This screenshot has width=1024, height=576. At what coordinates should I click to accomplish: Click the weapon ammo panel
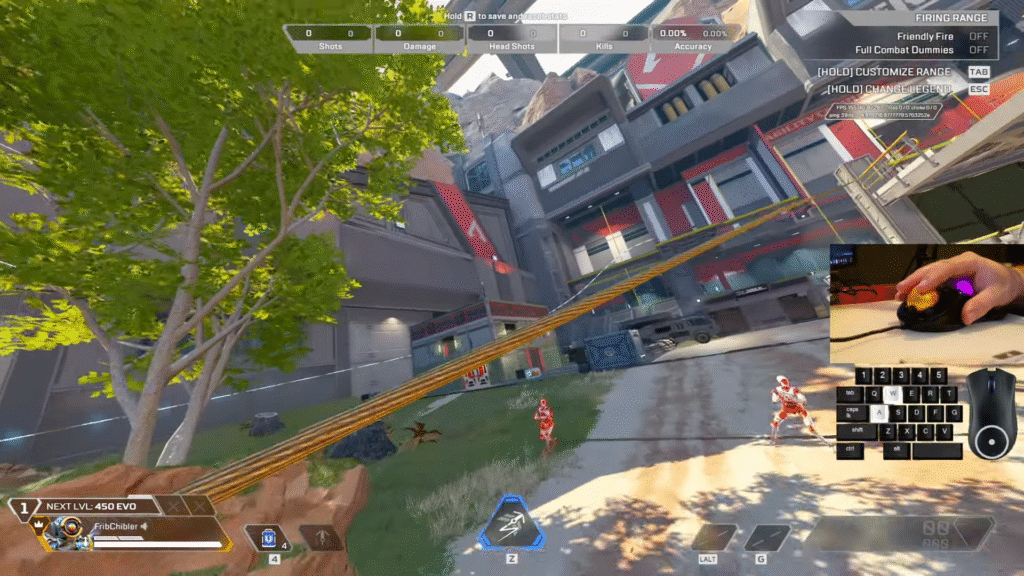tap(899, 534)
